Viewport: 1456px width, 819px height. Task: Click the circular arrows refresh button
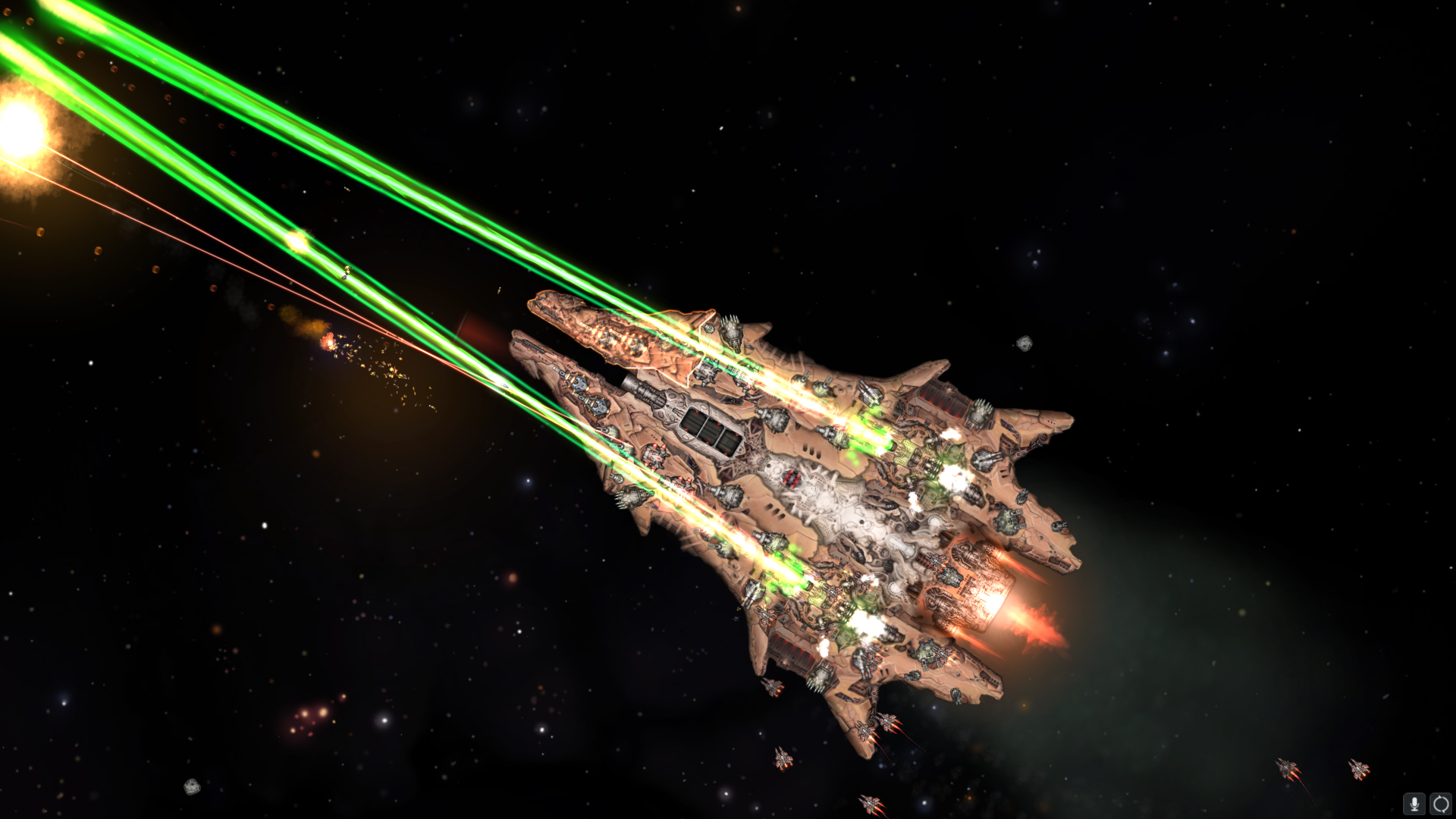1440,804
